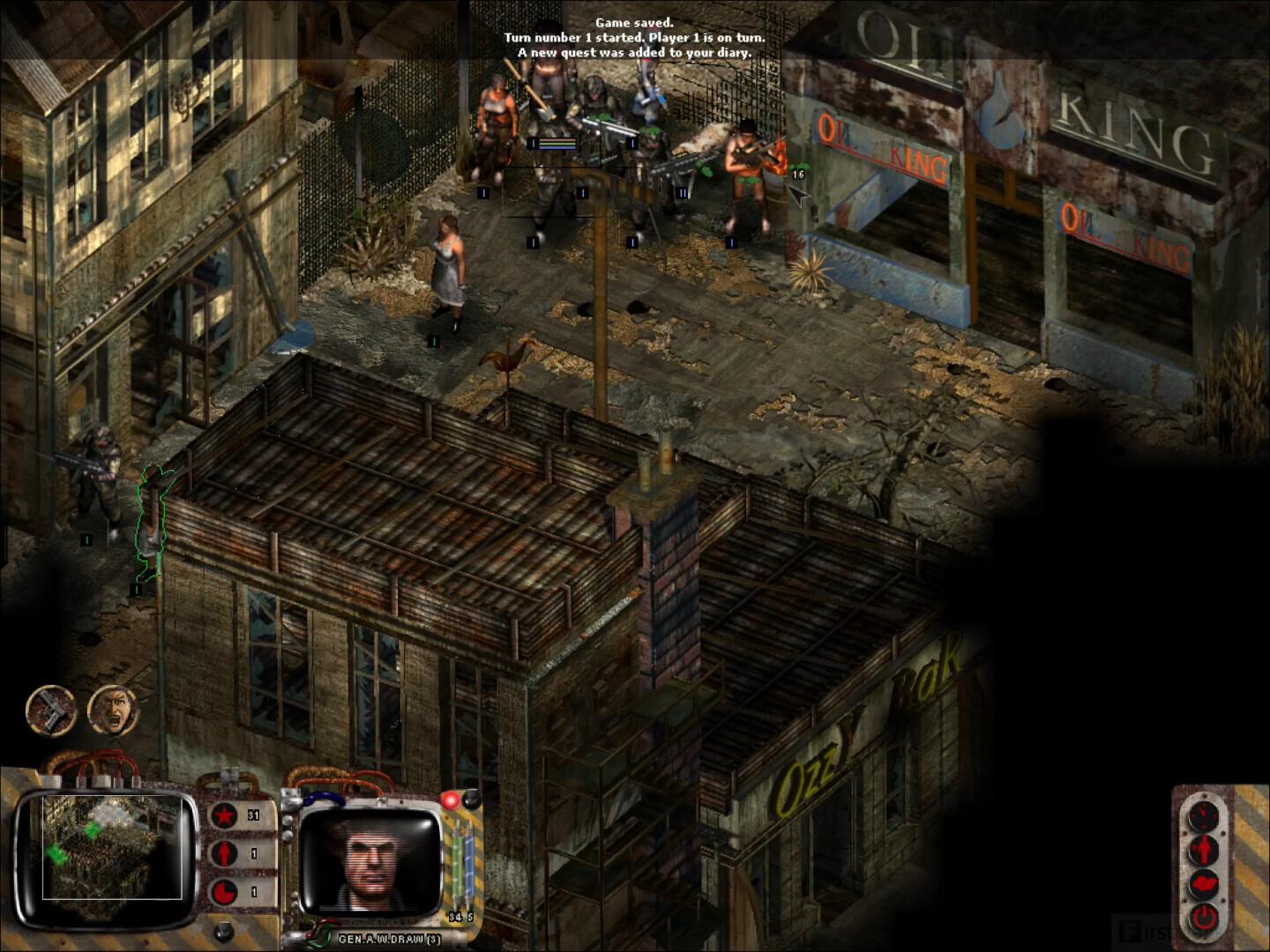Click the character portrait monitor screen

click(x=369, y=860)
